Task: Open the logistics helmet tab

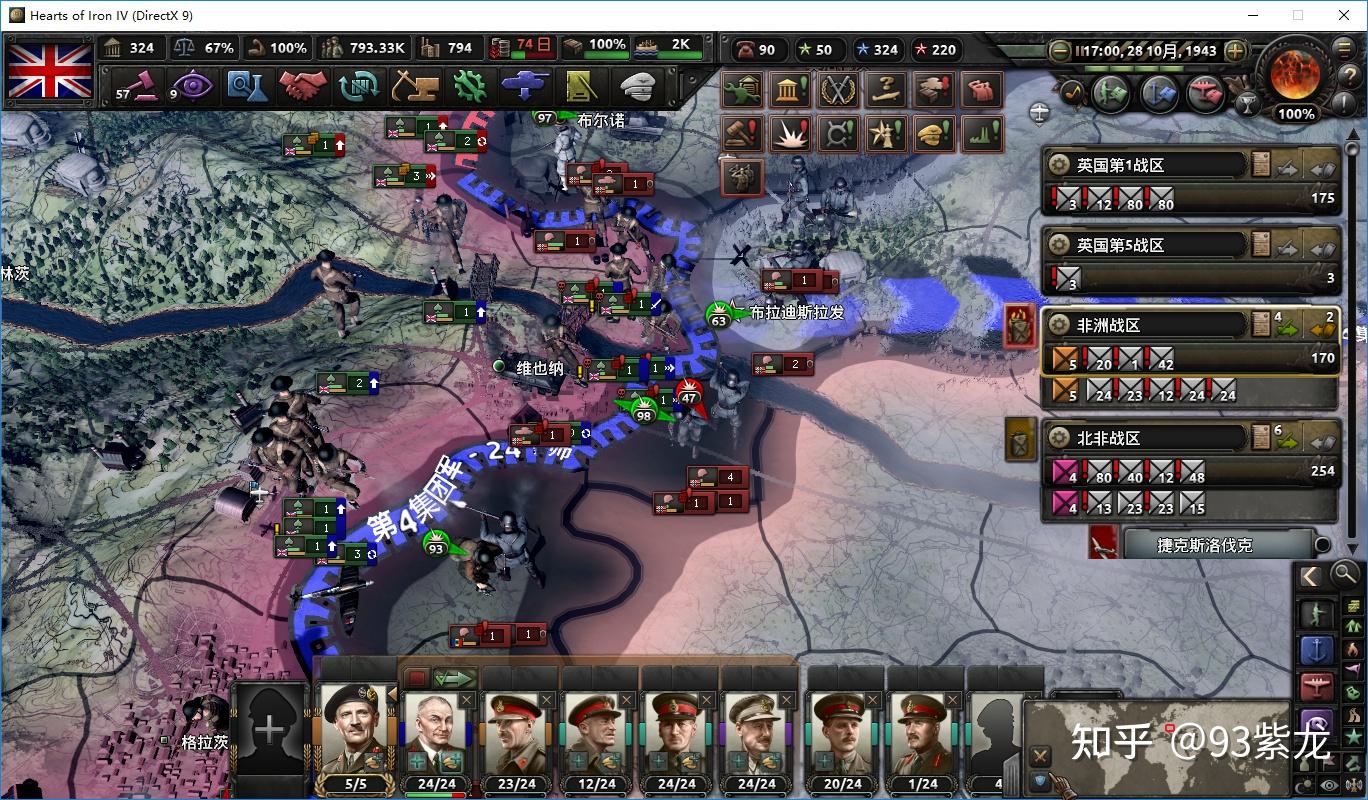Action: [637, 86]
